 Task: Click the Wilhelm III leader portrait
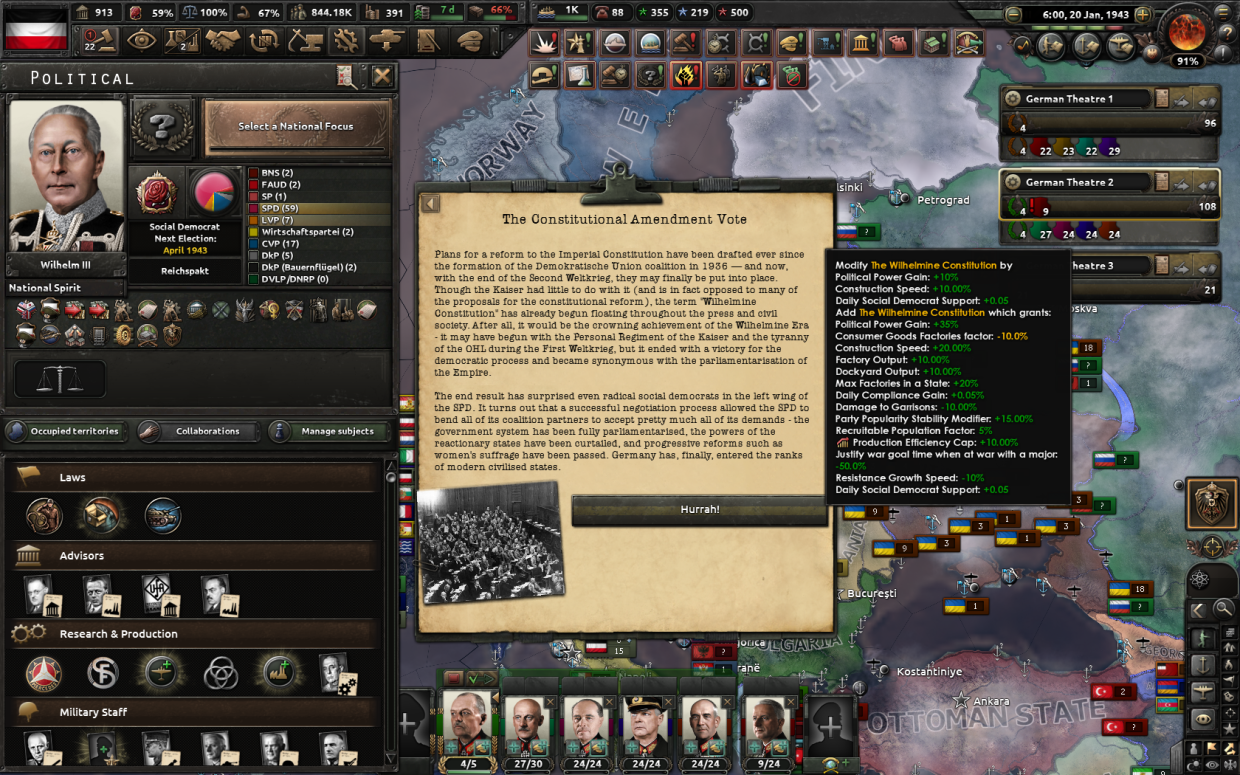(x=66, y=177)
